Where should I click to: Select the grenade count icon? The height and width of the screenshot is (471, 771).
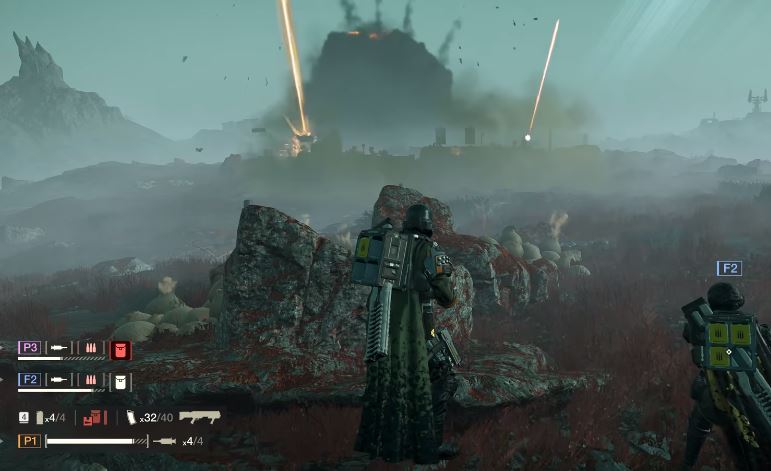pos(40,416)
